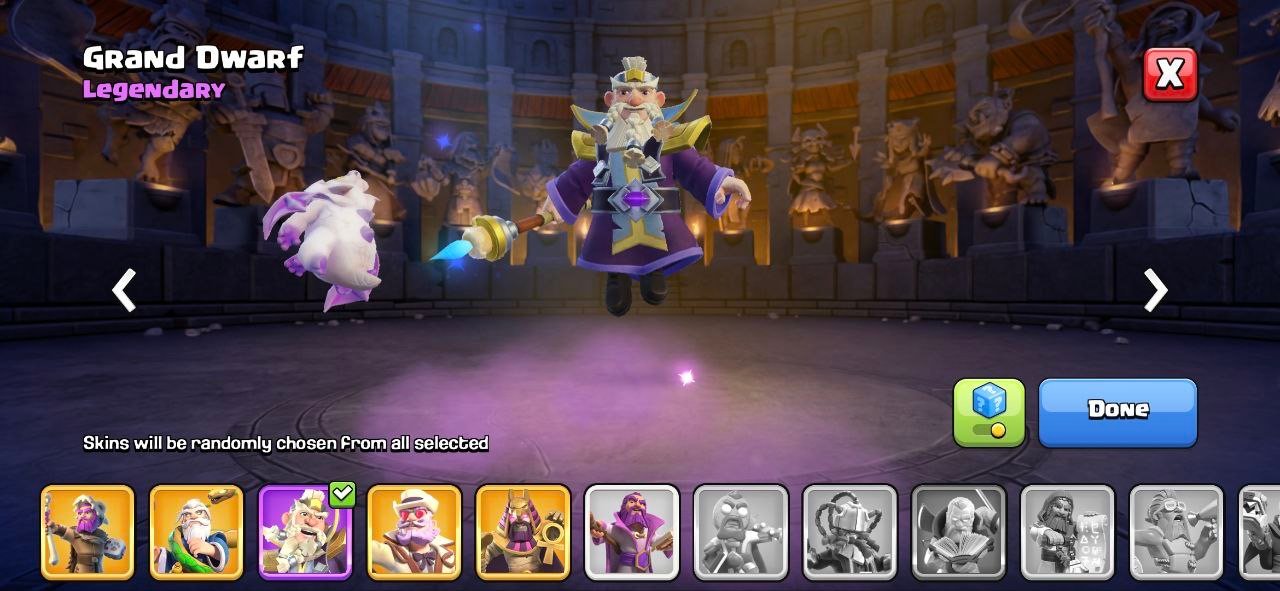The image size is (1280, 591).
Task: Select the locked warden holding rune scroll
Action: coord(1067,532)
